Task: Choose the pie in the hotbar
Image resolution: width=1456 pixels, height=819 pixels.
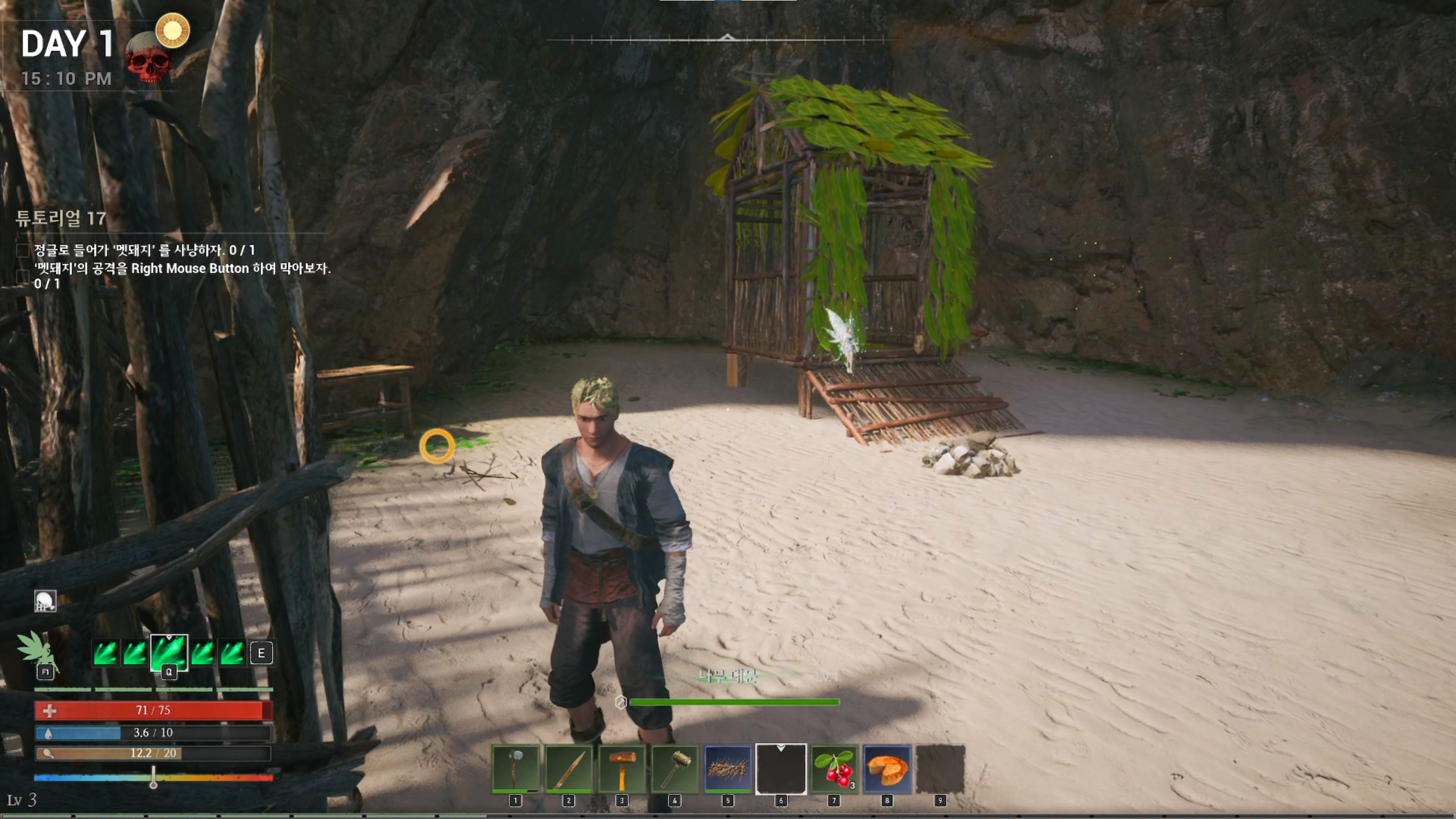Action: point(887,768)
